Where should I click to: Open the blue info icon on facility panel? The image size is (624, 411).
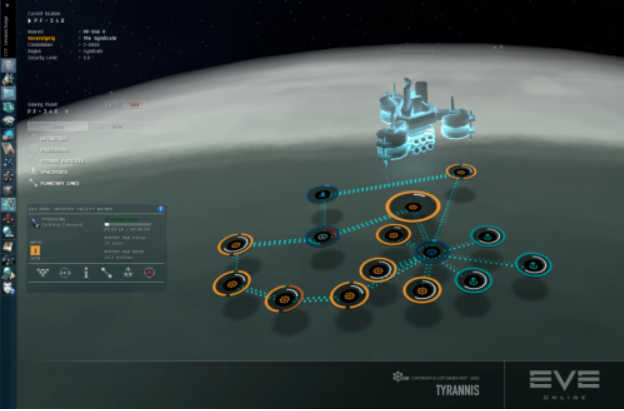click(x=162, y=209)
